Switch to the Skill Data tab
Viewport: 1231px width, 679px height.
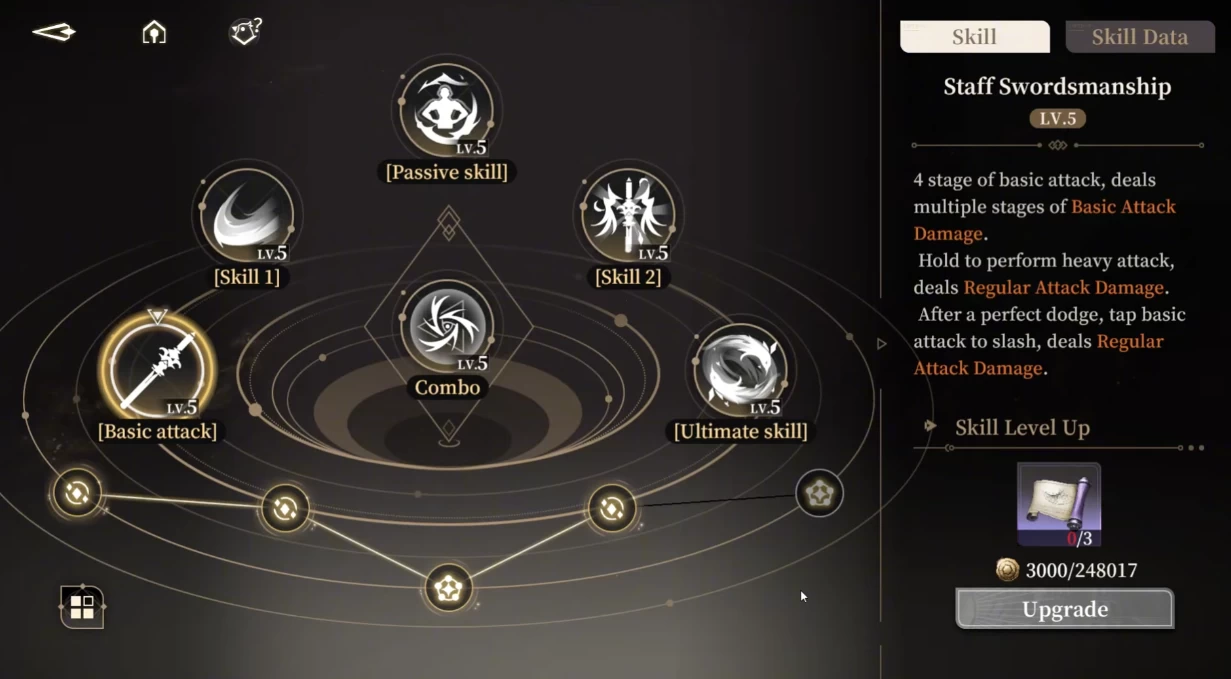click(1139, 37)
